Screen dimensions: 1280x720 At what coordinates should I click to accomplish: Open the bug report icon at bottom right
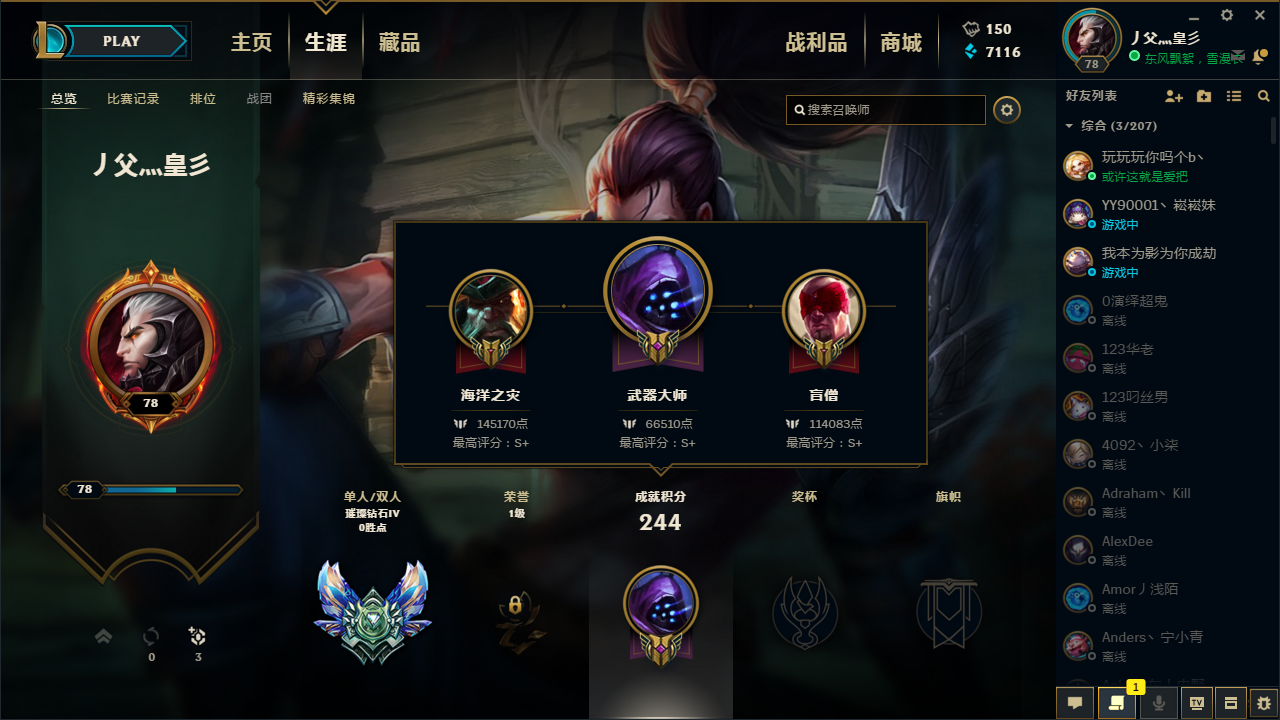1265,703
